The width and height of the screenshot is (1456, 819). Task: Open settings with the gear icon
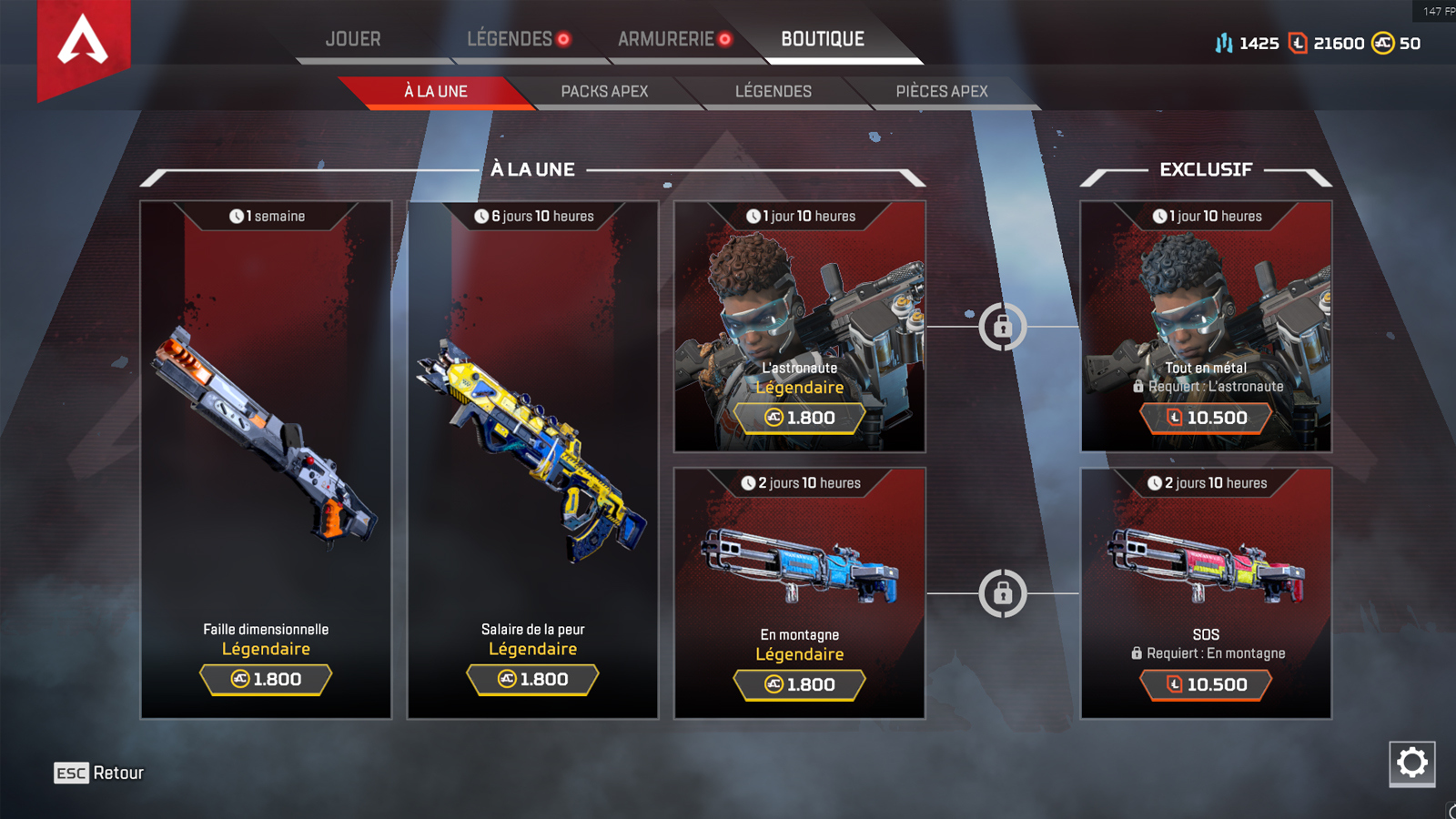[x=1411, y=763]
